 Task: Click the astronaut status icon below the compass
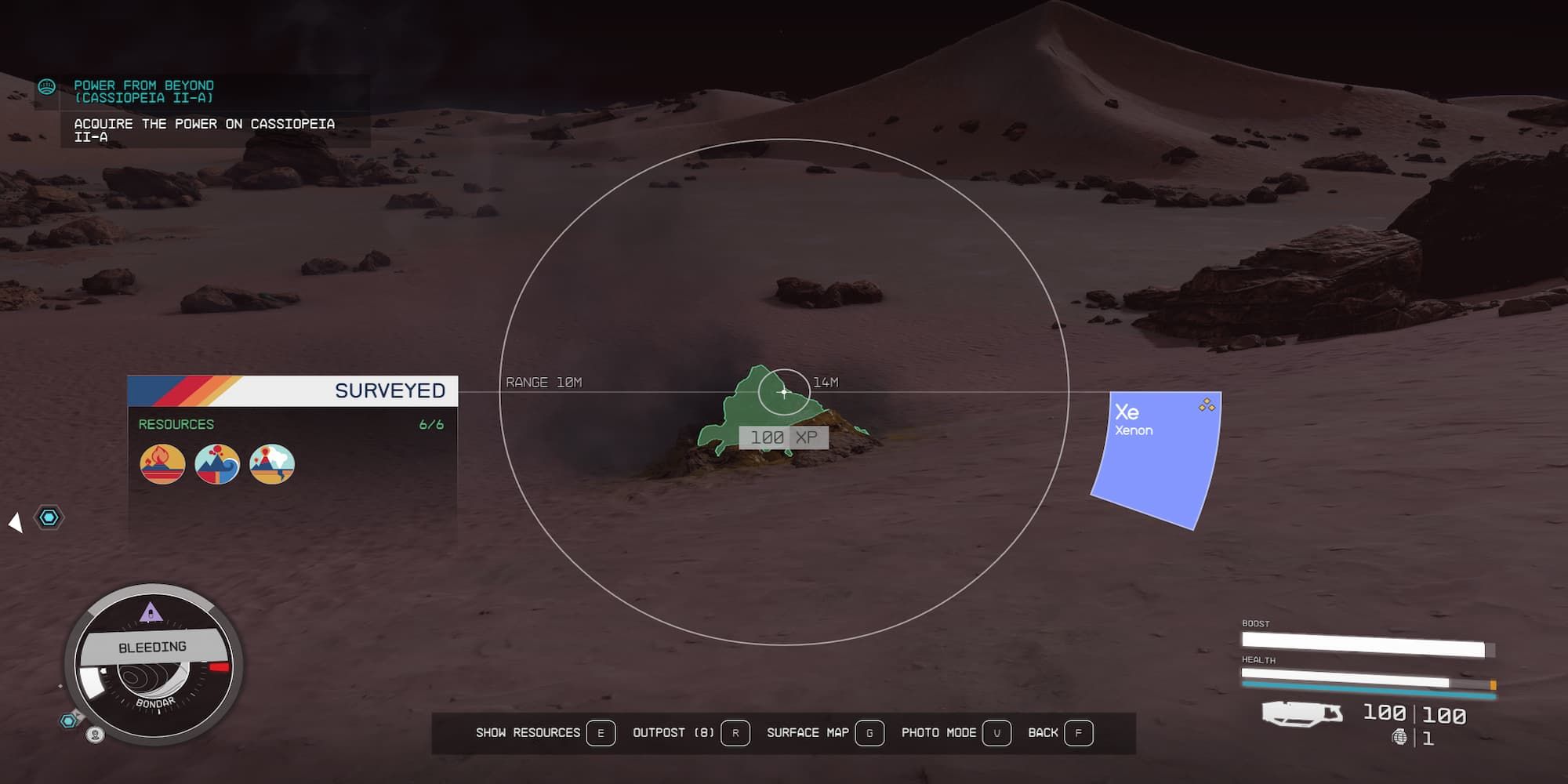[94, 735]
